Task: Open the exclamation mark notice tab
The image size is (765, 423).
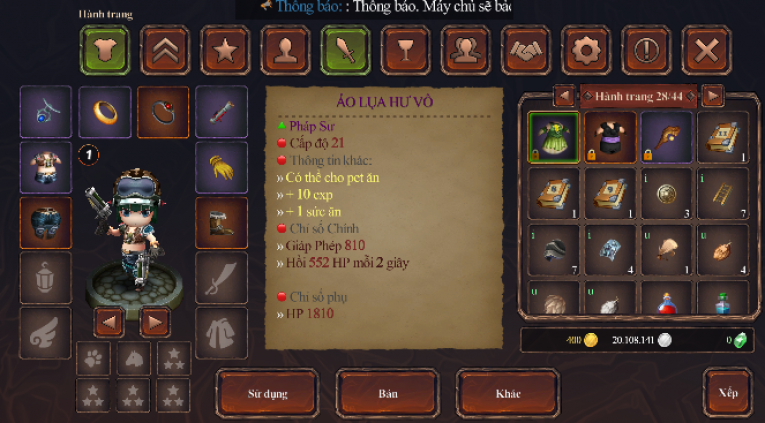Action: tap(646, 50)
